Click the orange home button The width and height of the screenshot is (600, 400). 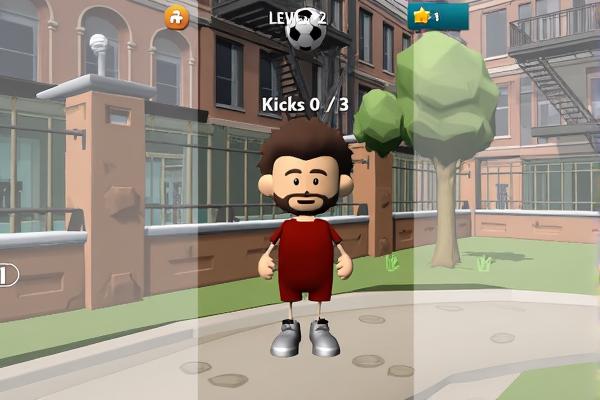(177, 17)
